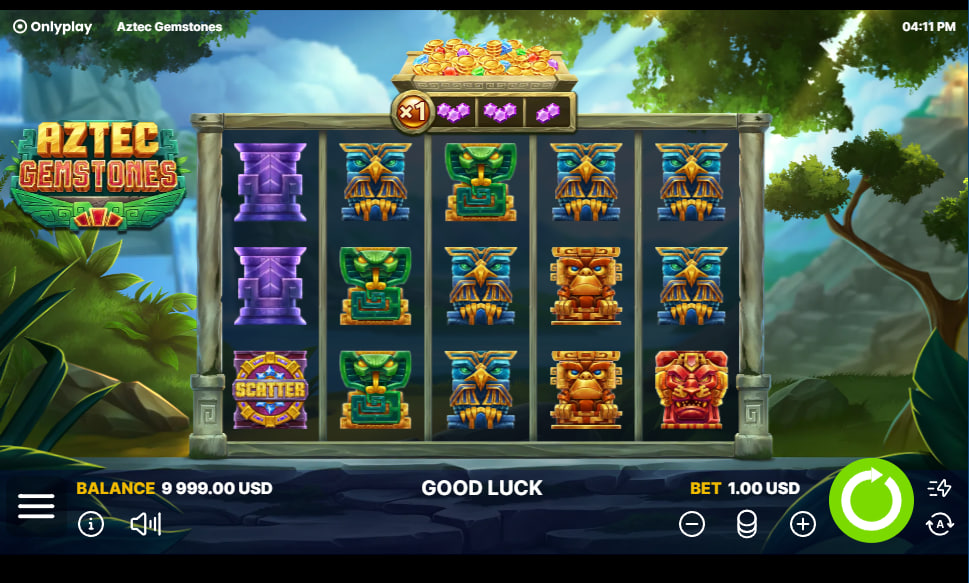Open the hamburger menu
Image resolution: width=969 pixels, height=583 pixels.
click(x=36, y=506)
